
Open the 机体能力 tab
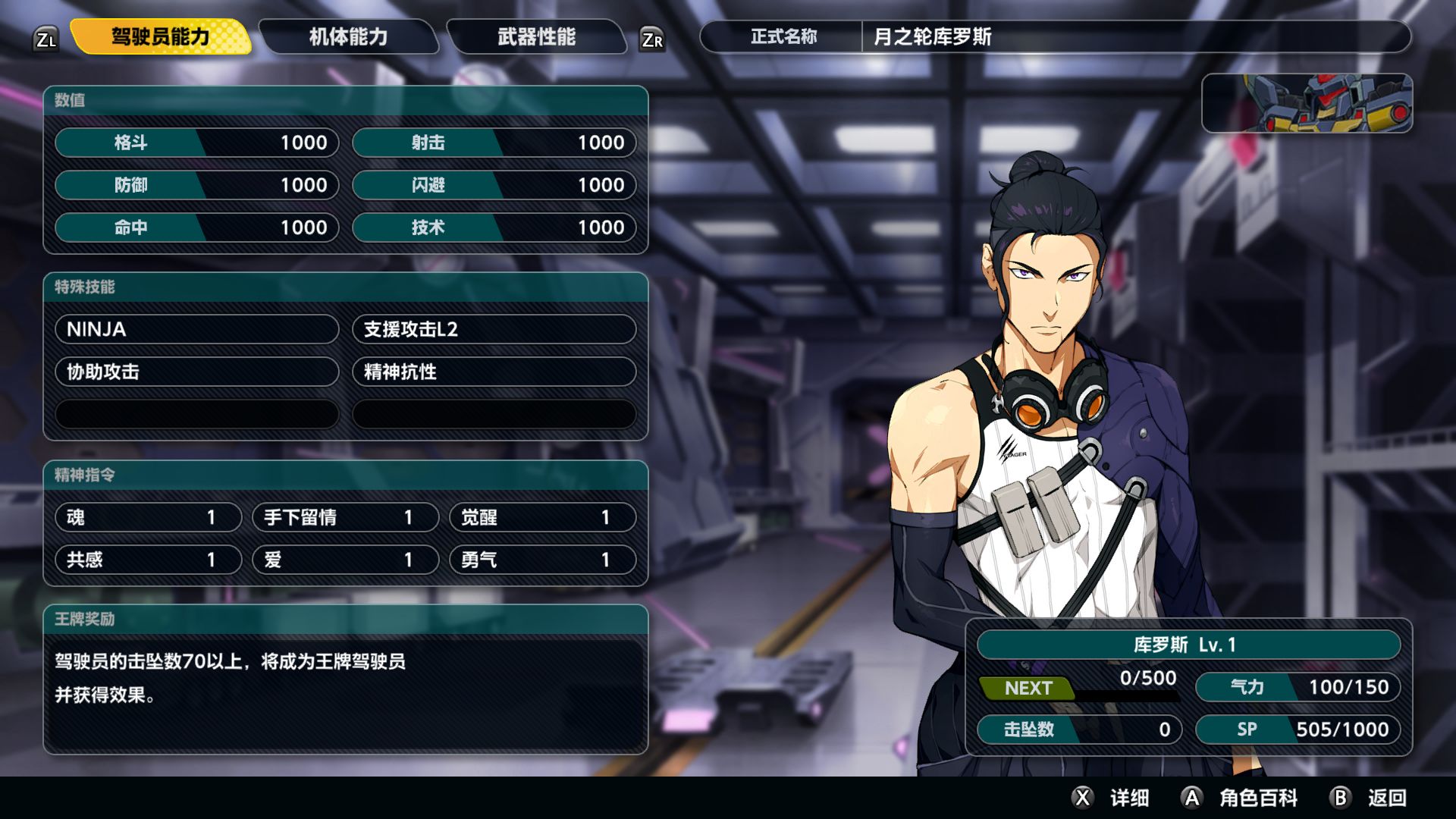[x=348, y=37]
